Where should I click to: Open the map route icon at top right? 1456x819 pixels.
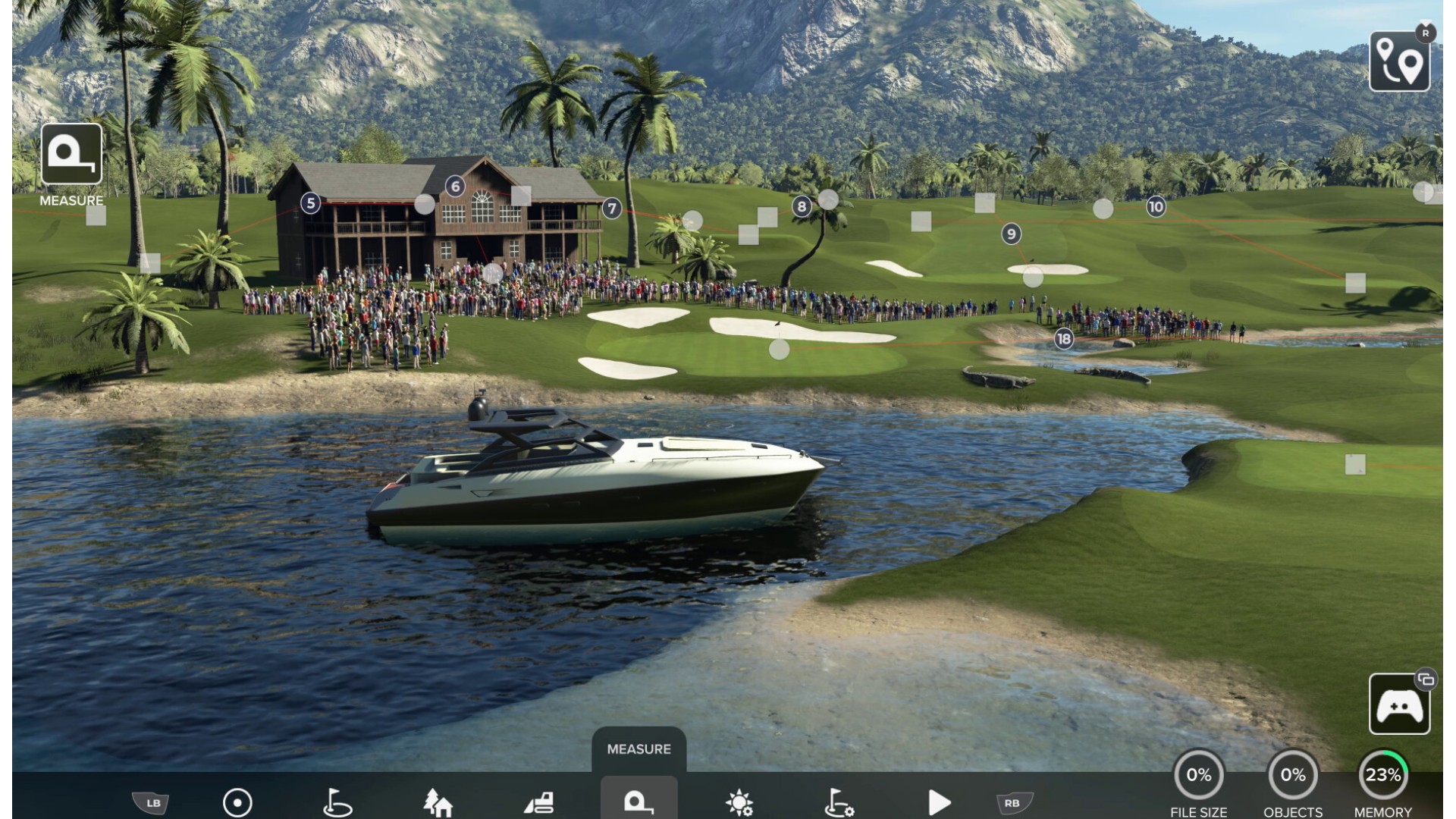point(1399,61)
